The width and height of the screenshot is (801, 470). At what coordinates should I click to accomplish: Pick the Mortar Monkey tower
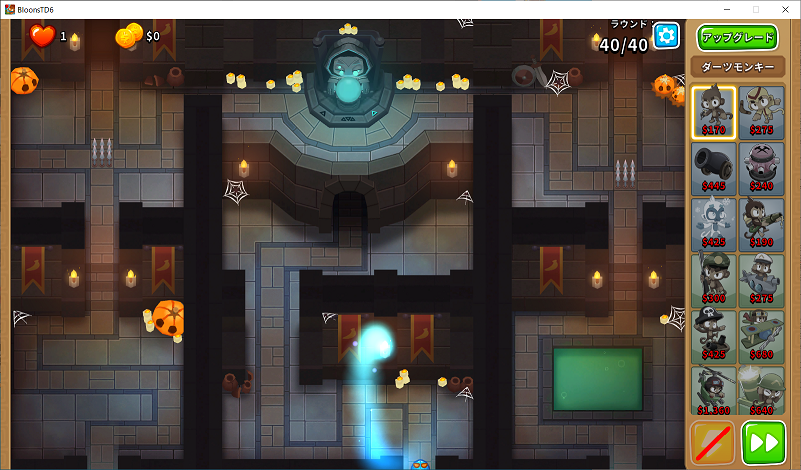761,391
